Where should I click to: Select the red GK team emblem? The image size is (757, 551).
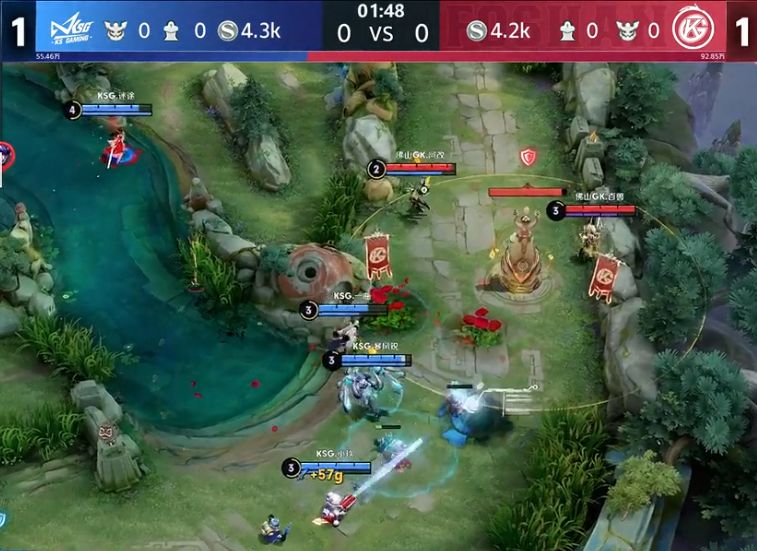click(690, 30)
